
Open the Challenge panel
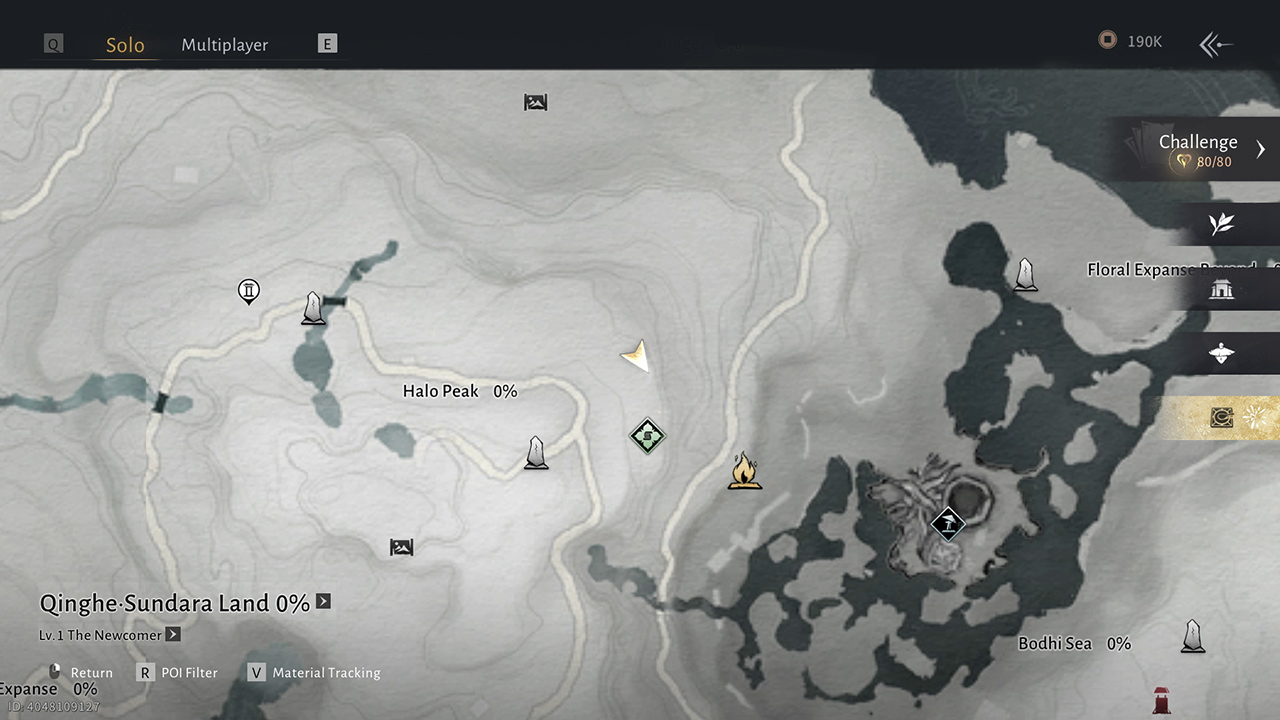pyautogui.click(x=1200, y=149)
